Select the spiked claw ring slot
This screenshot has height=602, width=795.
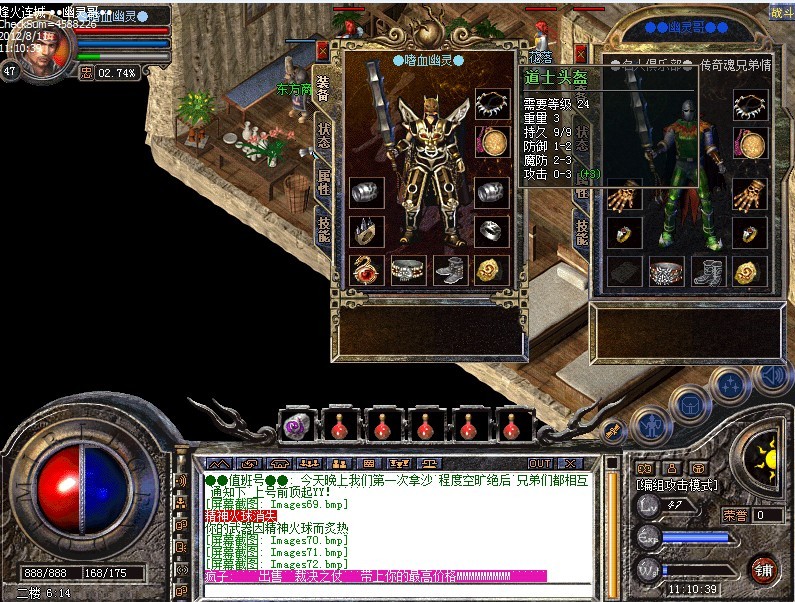[365, 231]
